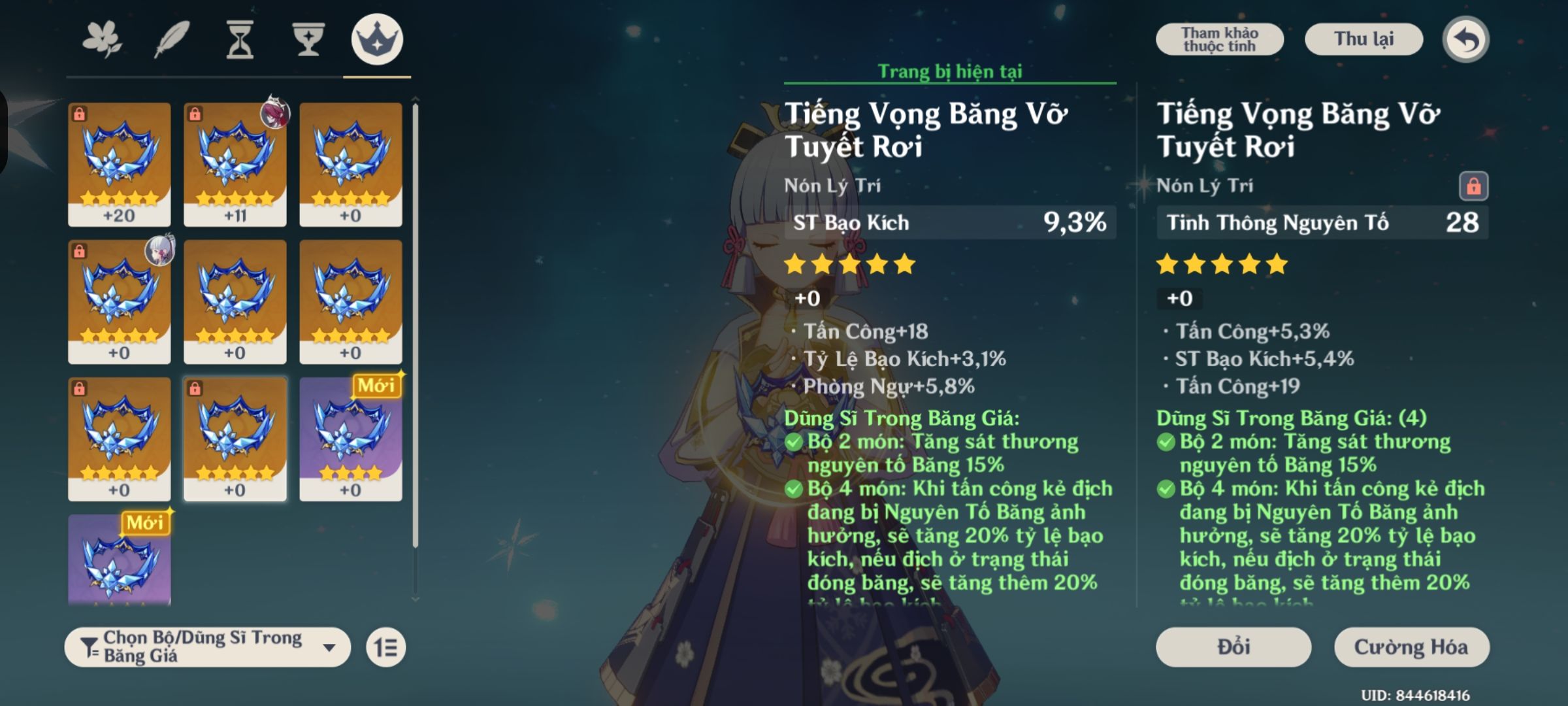The image size is (1568, 706).
Task: Click the Cường Hóa button
Action: pos(1412,647)
